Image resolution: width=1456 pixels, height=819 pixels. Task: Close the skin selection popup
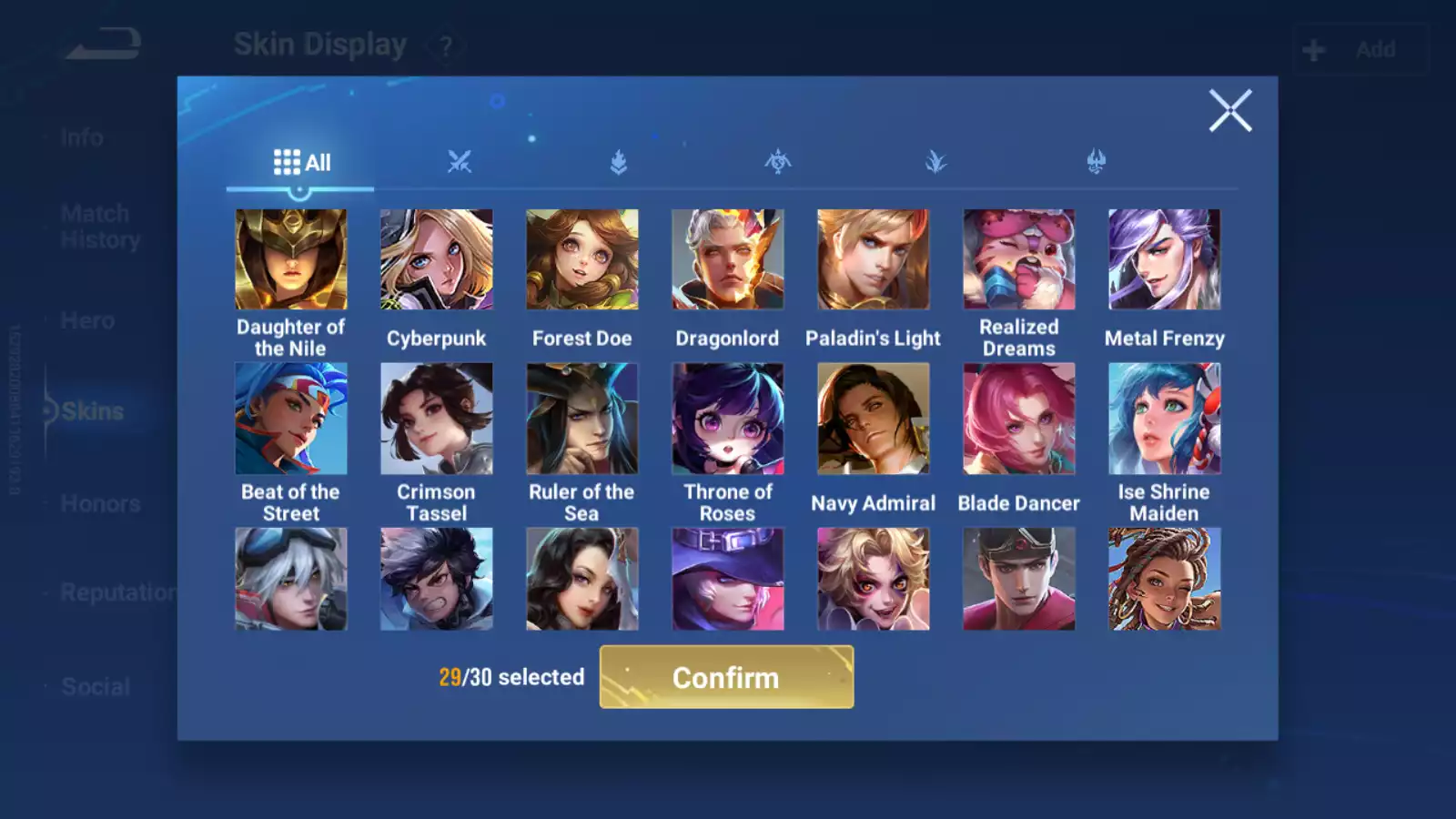click(x=1230, y=111)
